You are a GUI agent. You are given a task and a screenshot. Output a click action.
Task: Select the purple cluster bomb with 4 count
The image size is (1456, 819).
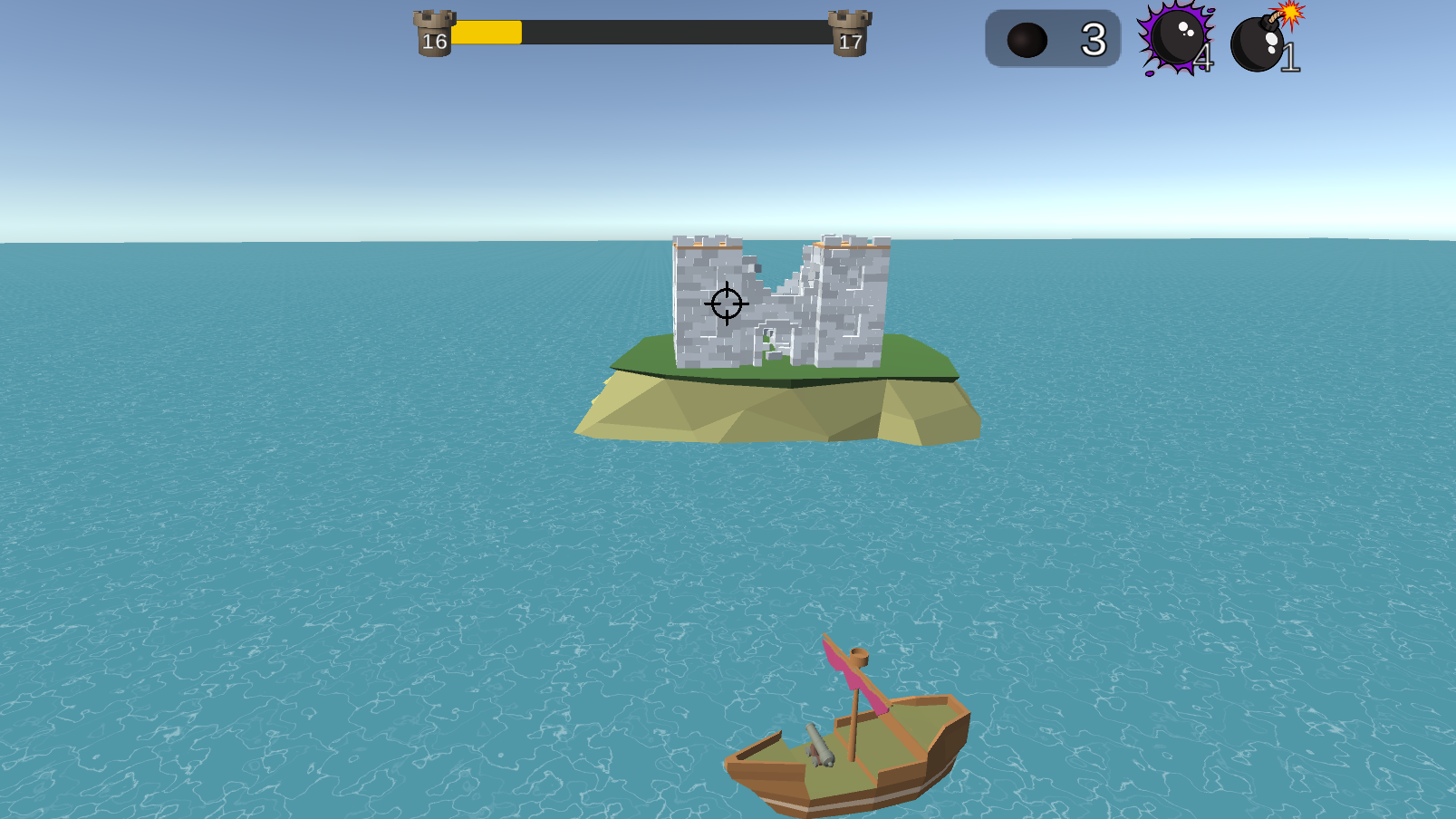point(1178,38)
